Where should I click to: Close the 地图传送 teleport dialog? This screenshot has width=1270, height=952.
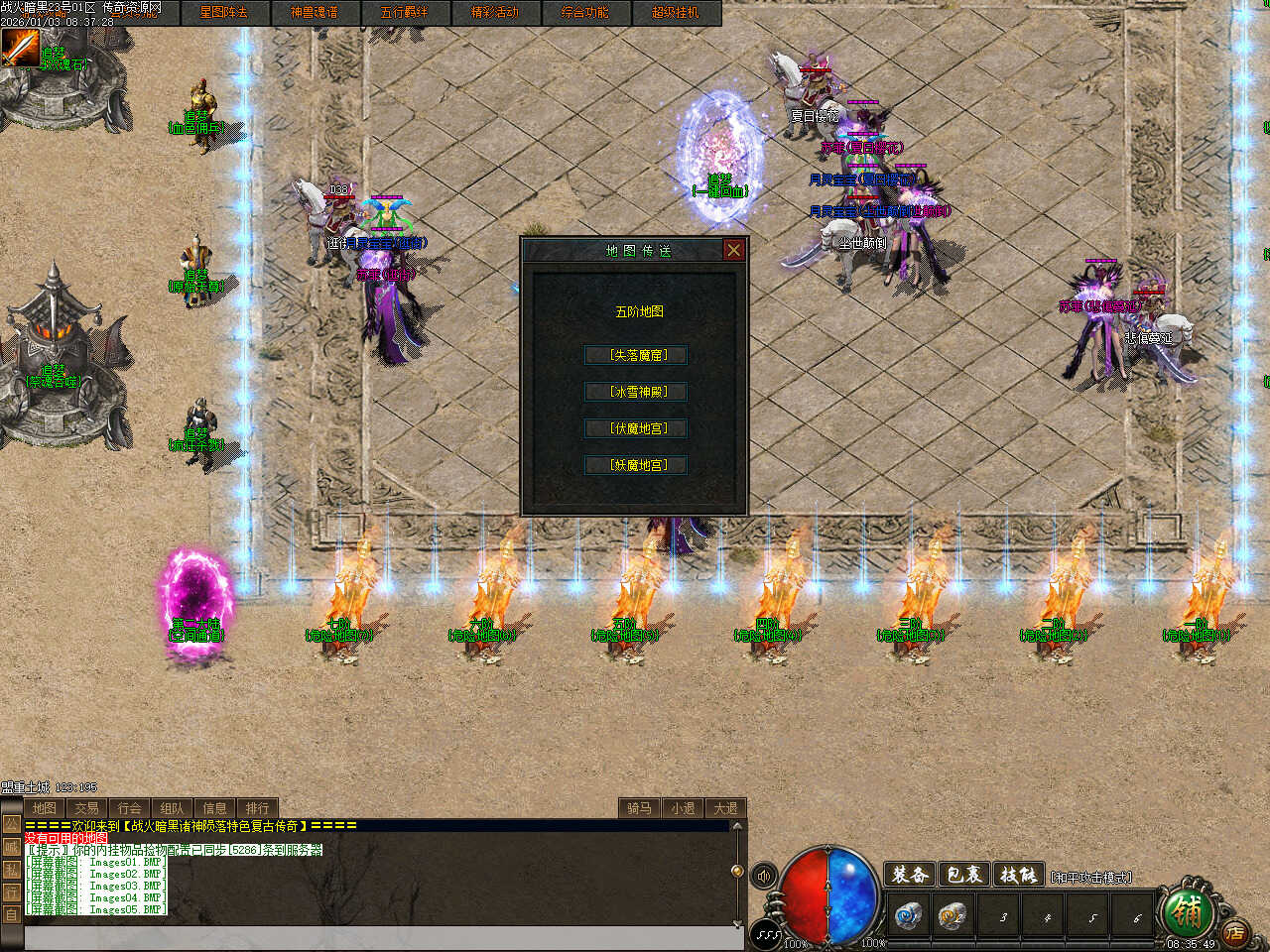coord(733,250)
